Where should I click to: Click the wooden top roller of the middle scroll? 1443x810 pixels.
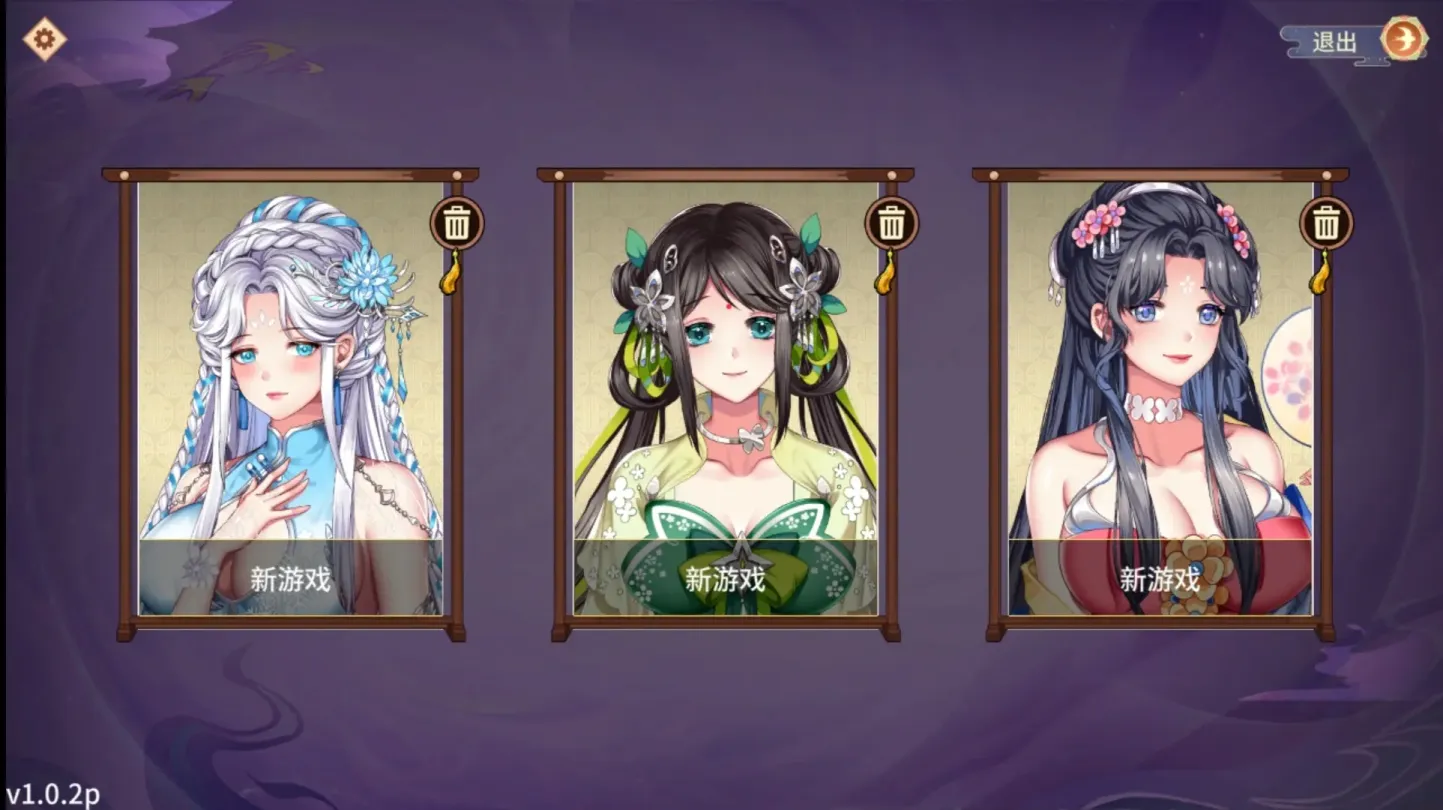[x=723, y=174]
